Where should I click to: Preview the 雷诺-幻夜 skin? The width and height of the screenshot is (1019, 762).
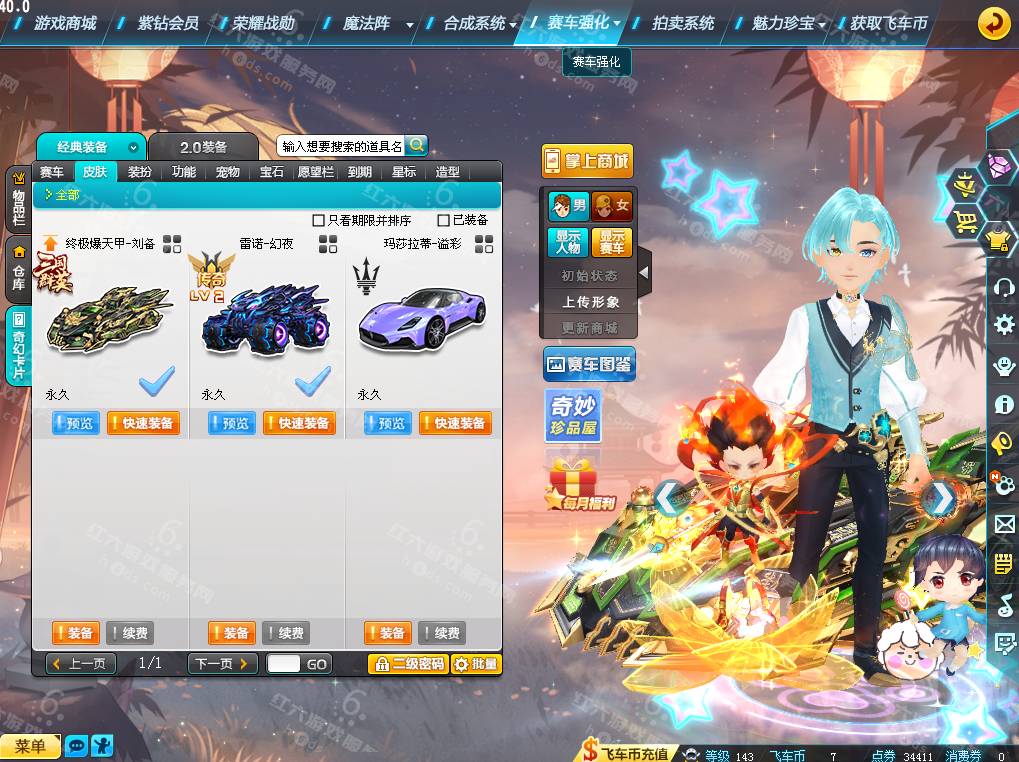(x=232, y=424)
